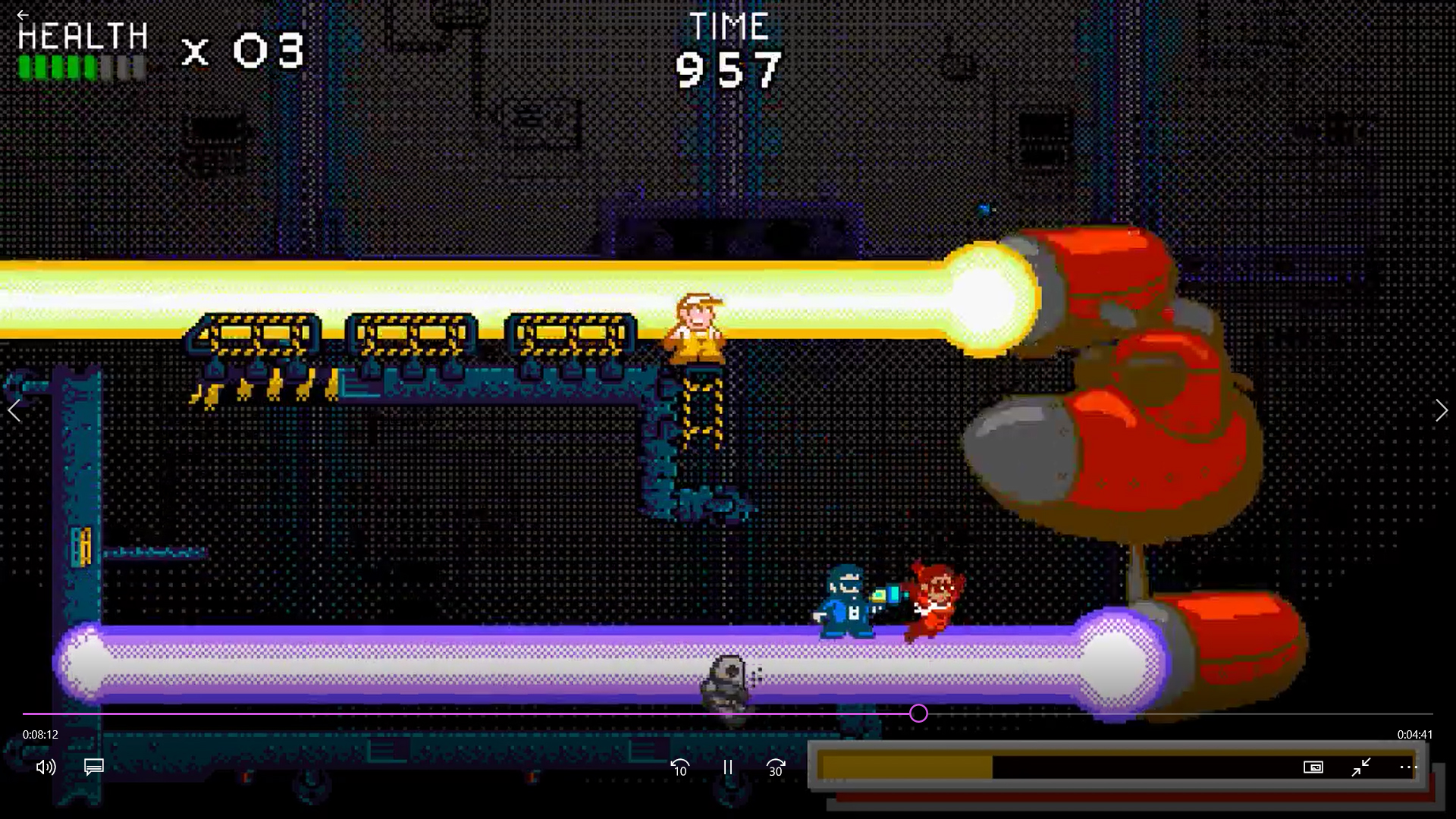This screenshot has height=819, width=1456.
Task: Click the closed captions speech-bubble icon
Action: 93,767
